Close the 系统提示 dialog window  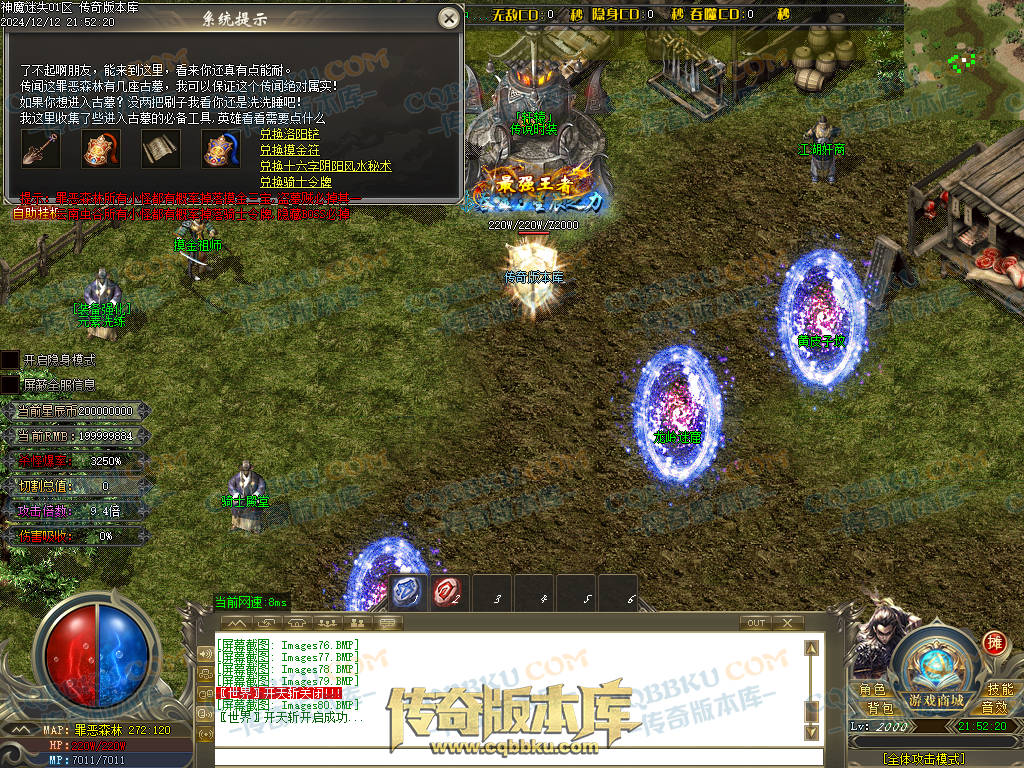(x=449, y=18)
